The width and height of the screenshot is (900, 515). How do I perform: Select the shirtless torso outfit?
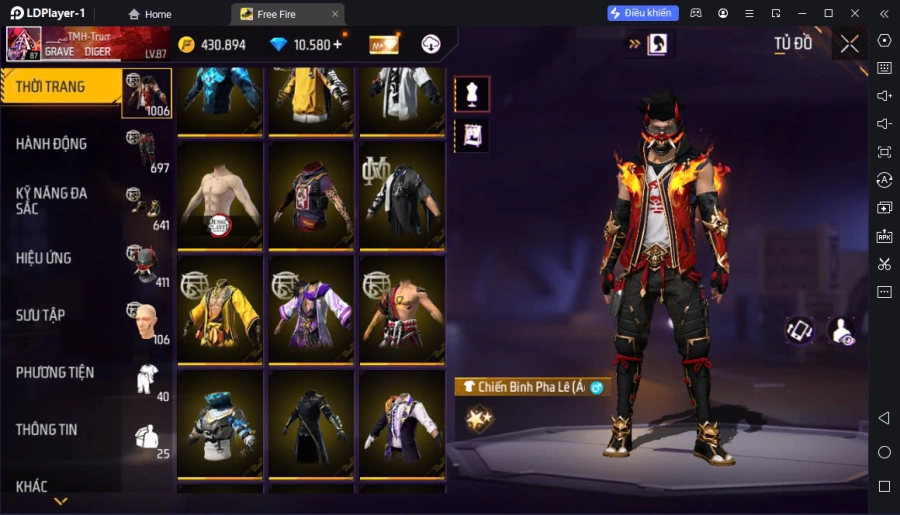point(220,195)
